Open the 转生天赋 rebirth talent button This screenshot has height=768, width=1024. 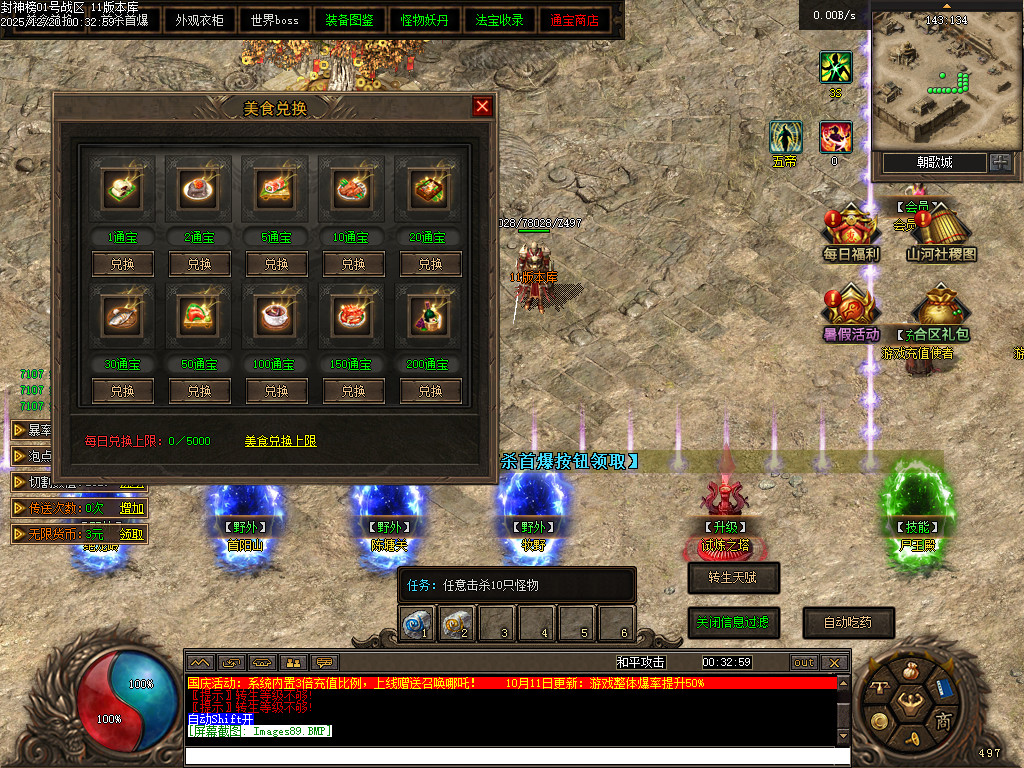click(x=733, y=577)
